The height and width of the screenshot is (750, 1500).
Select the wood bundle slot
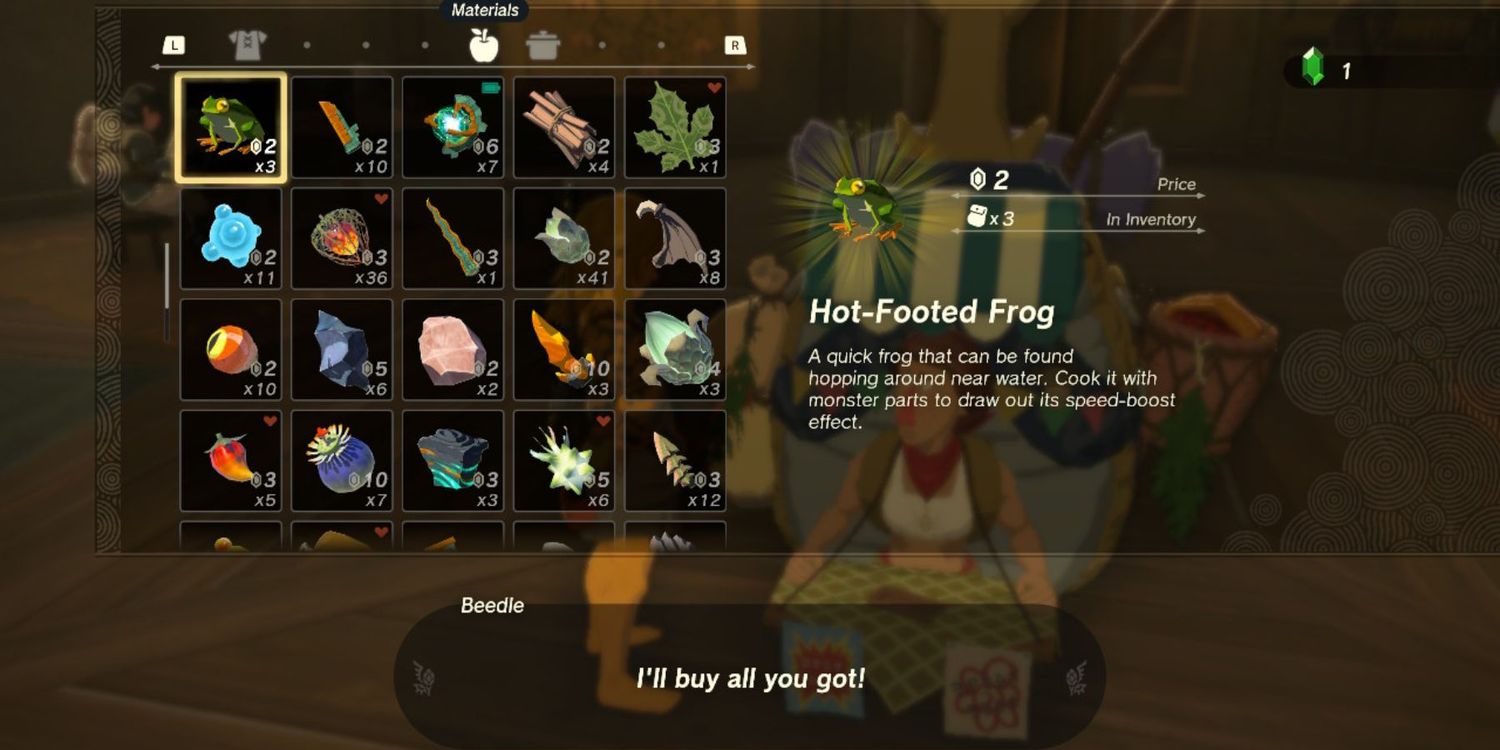pyautogui.click(x=564, y=128)
